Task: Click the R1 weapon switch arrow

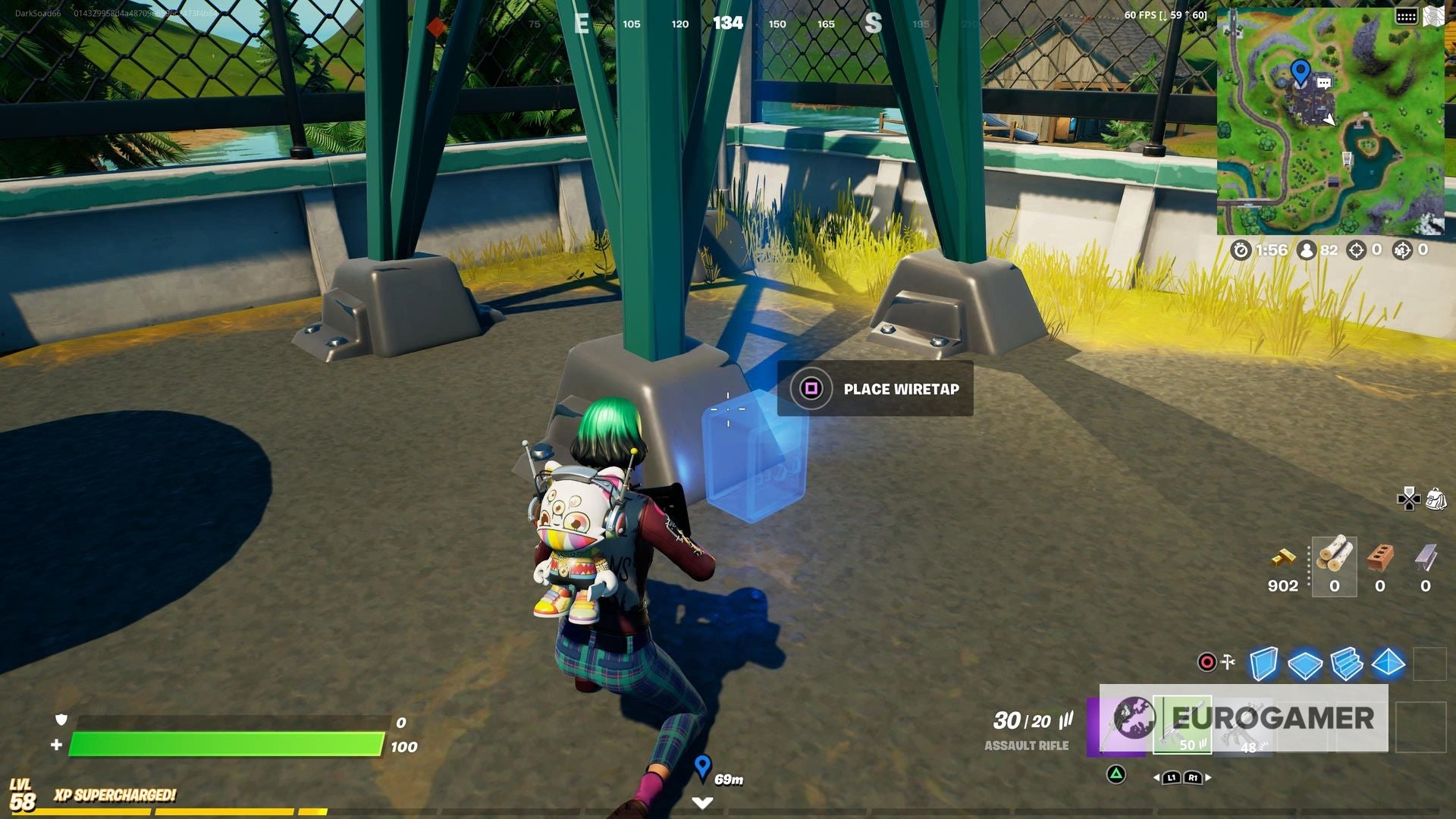Action: 1194,778
